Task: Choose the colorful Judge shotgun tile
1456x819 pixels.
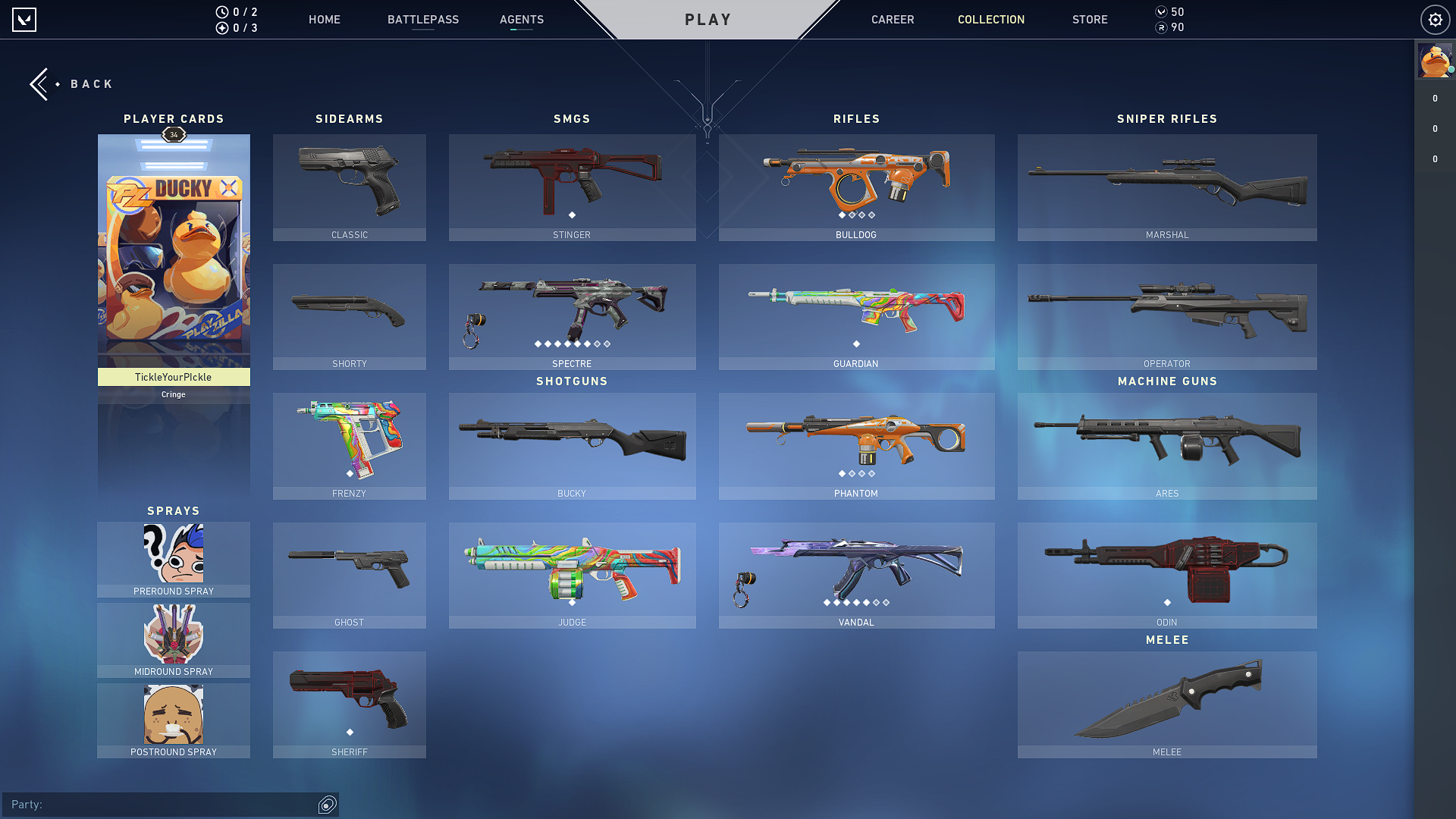Action: (x=572, y=575)
